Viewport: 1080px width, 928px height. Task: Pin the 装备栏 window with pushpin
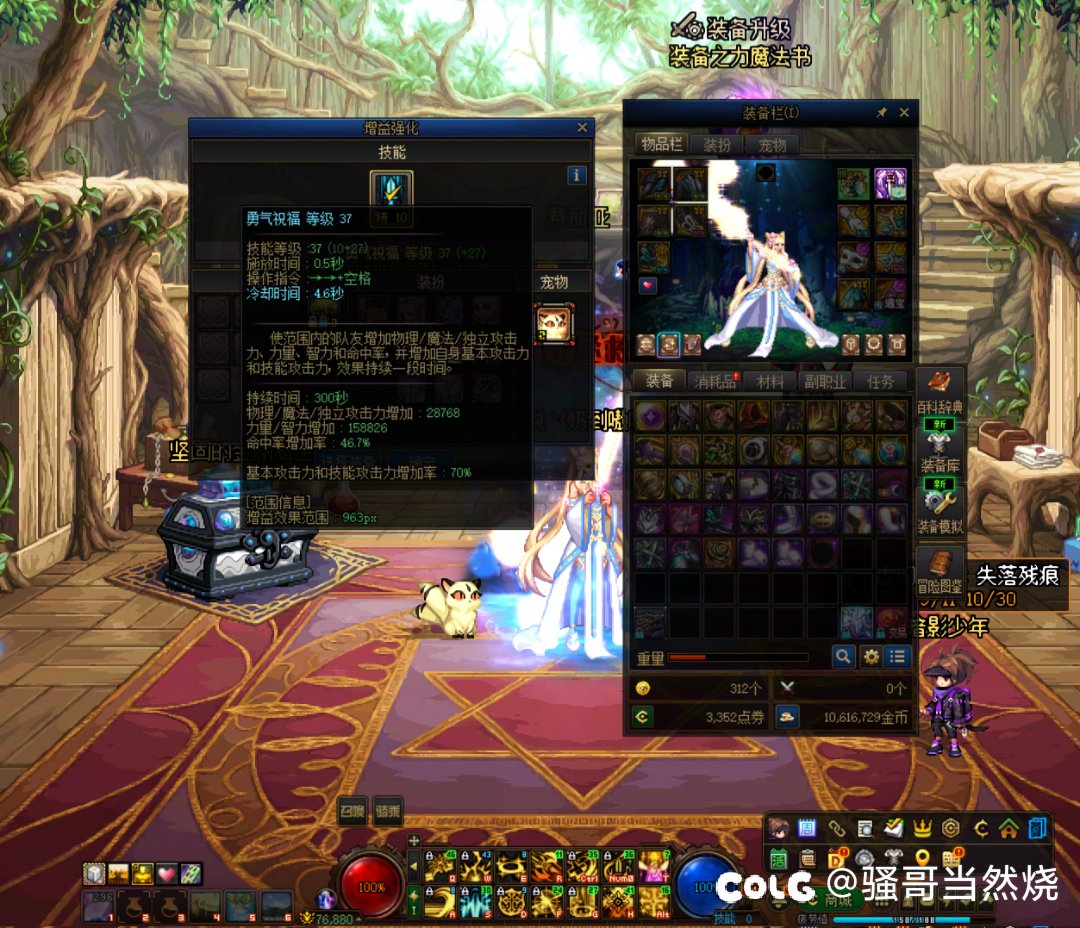coord(882,113)
